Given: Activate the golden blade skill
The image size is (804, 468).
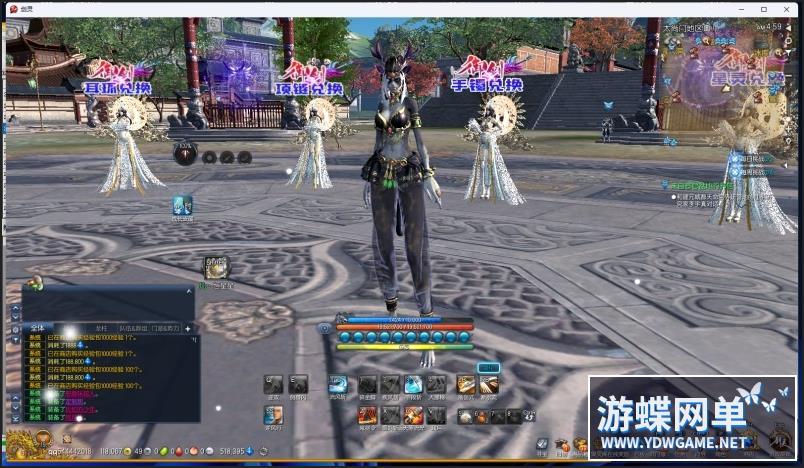Looking at the screenshot, I should [x=466, y=384].
